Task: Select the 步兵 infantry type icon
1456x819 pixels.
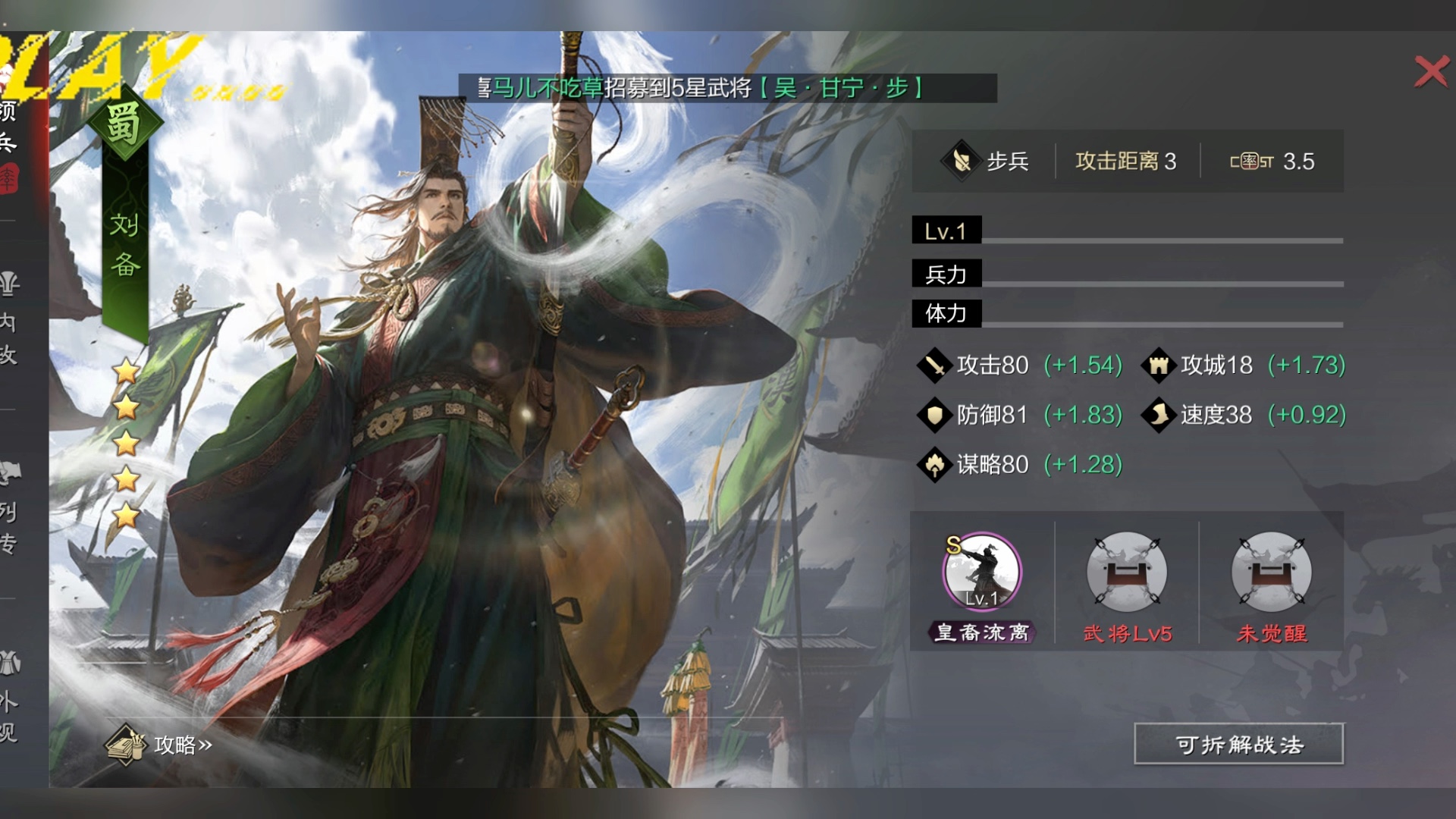Action: tap(961, 161)
